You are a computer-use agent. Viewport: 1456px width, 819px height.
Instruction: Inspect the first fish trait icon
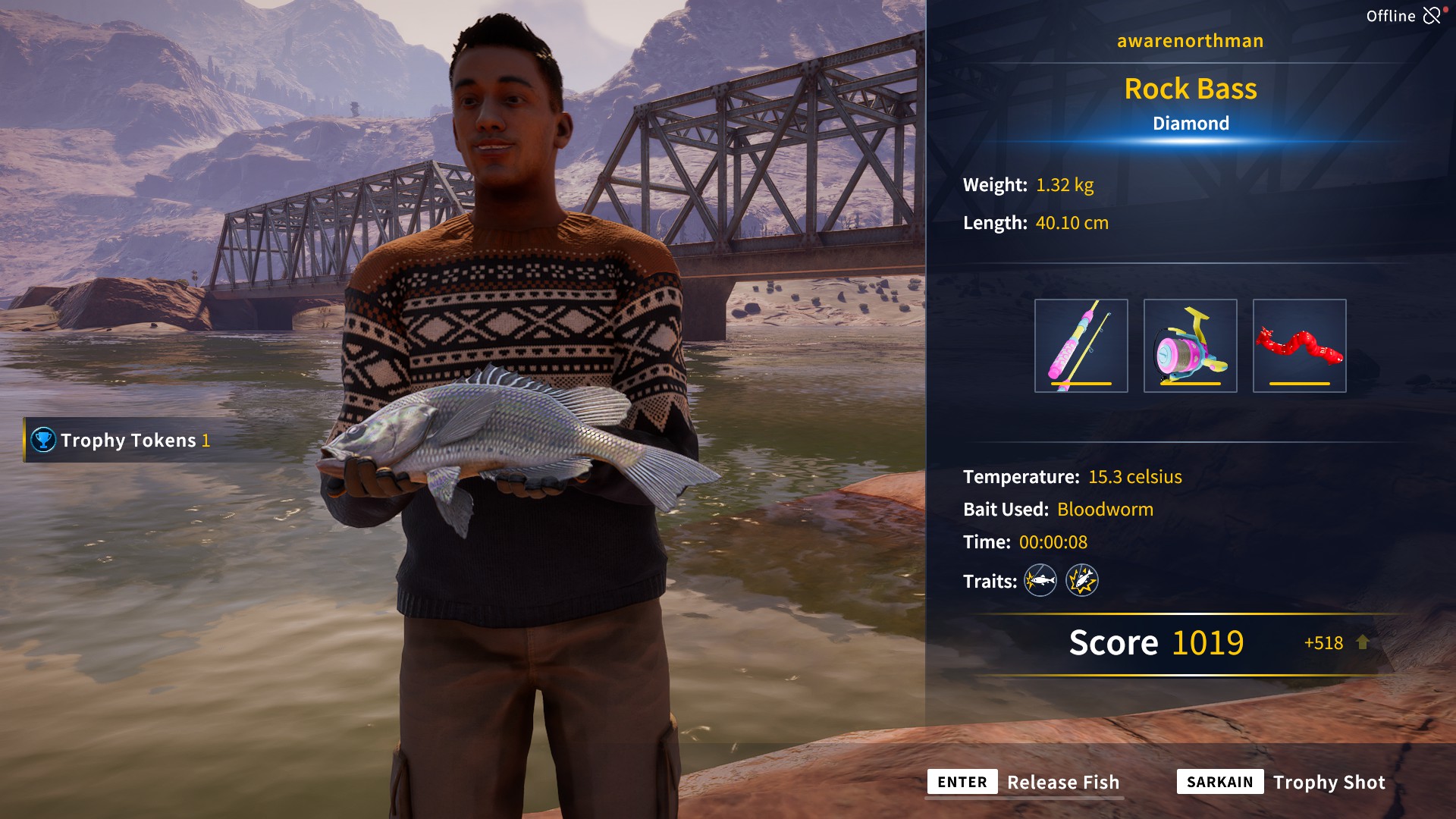[x=1040, y=581]
